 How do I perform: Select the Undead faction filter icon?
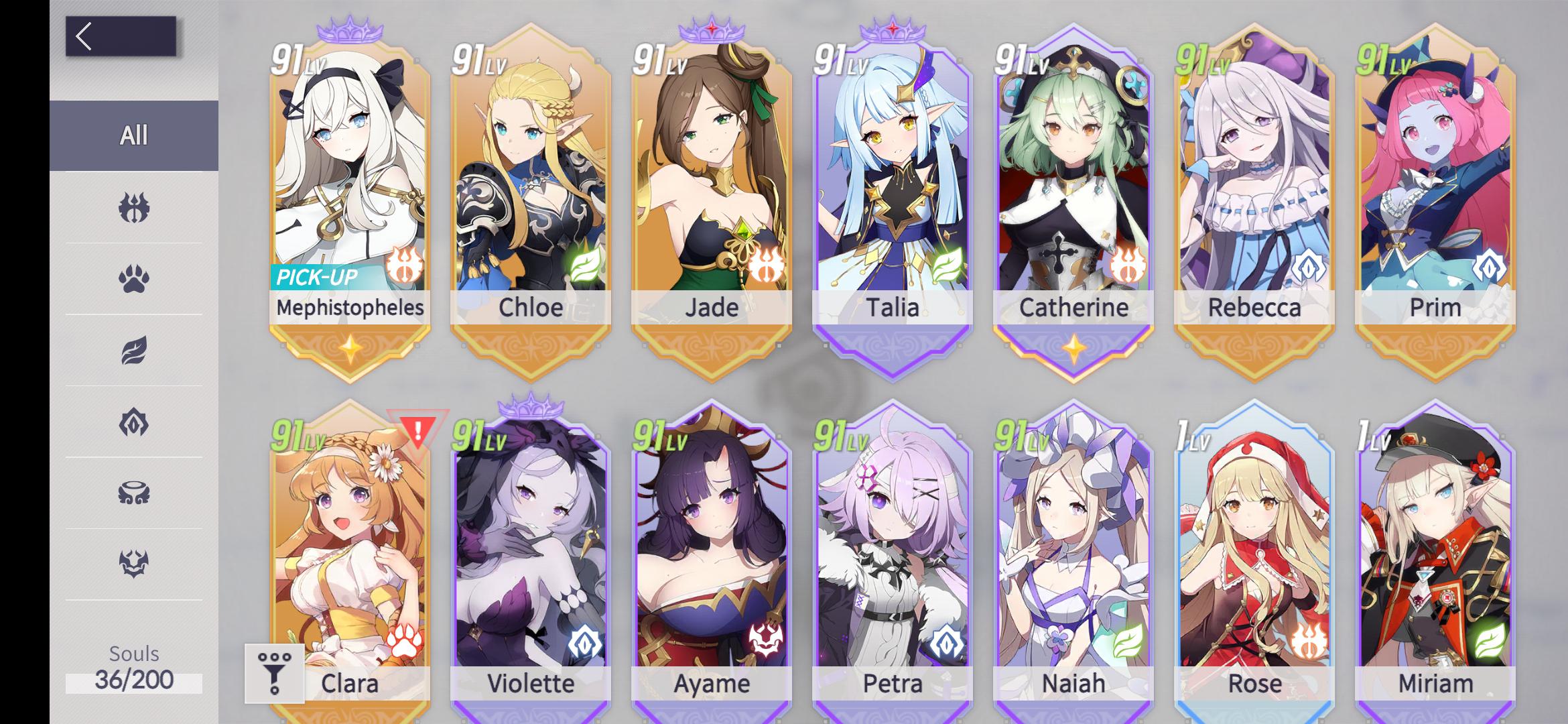[133, 424]
